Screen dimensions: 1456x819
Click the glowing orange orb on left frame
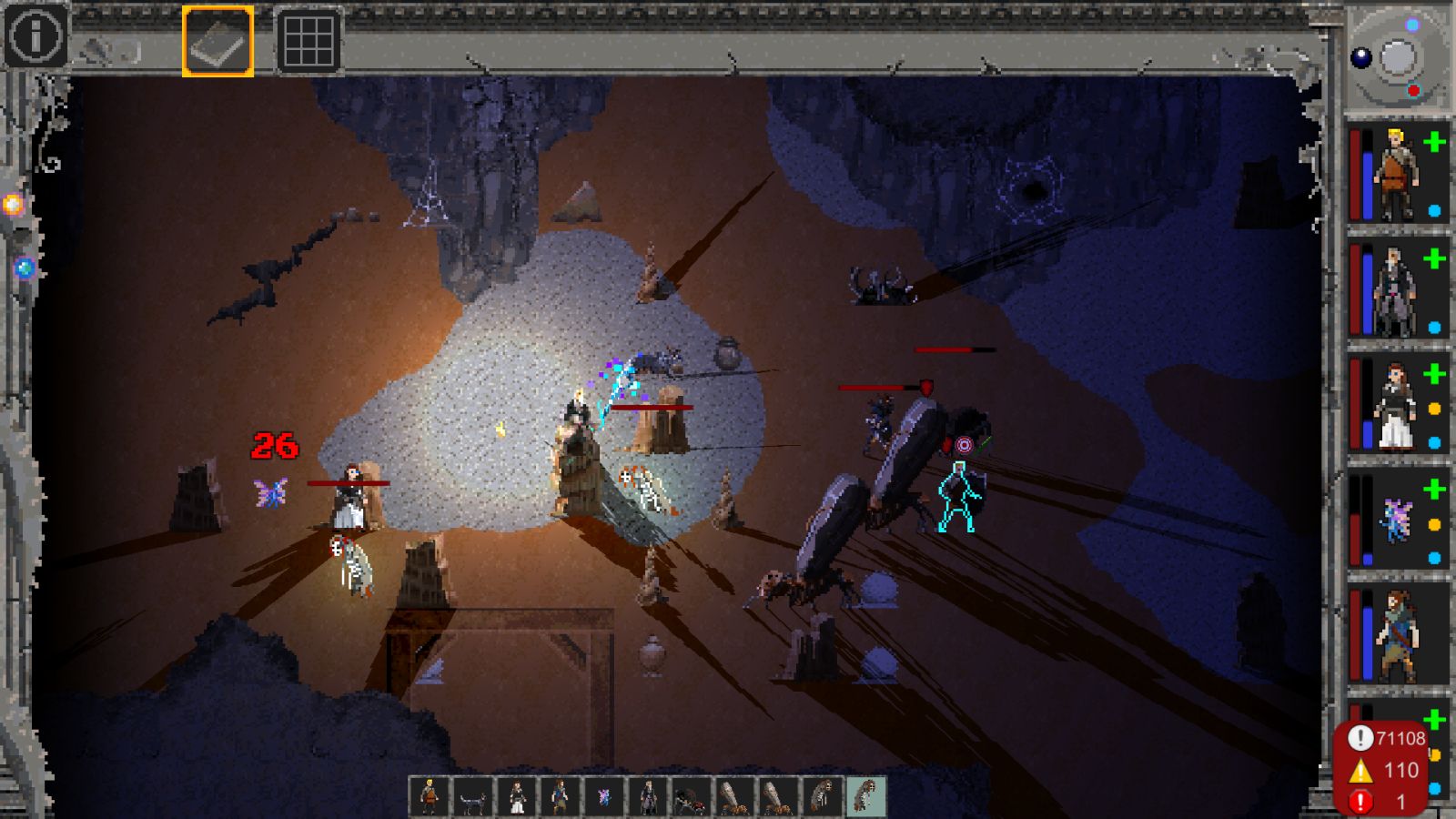[13, 205]
